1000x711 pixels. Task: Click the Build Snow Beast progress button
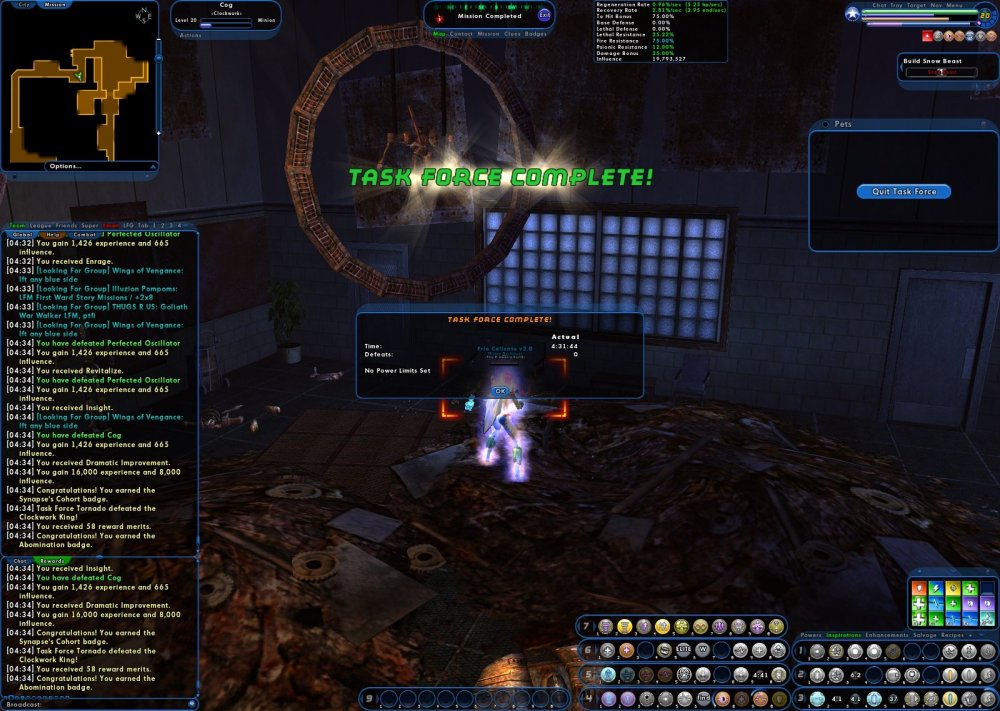(x=940, y=72)
